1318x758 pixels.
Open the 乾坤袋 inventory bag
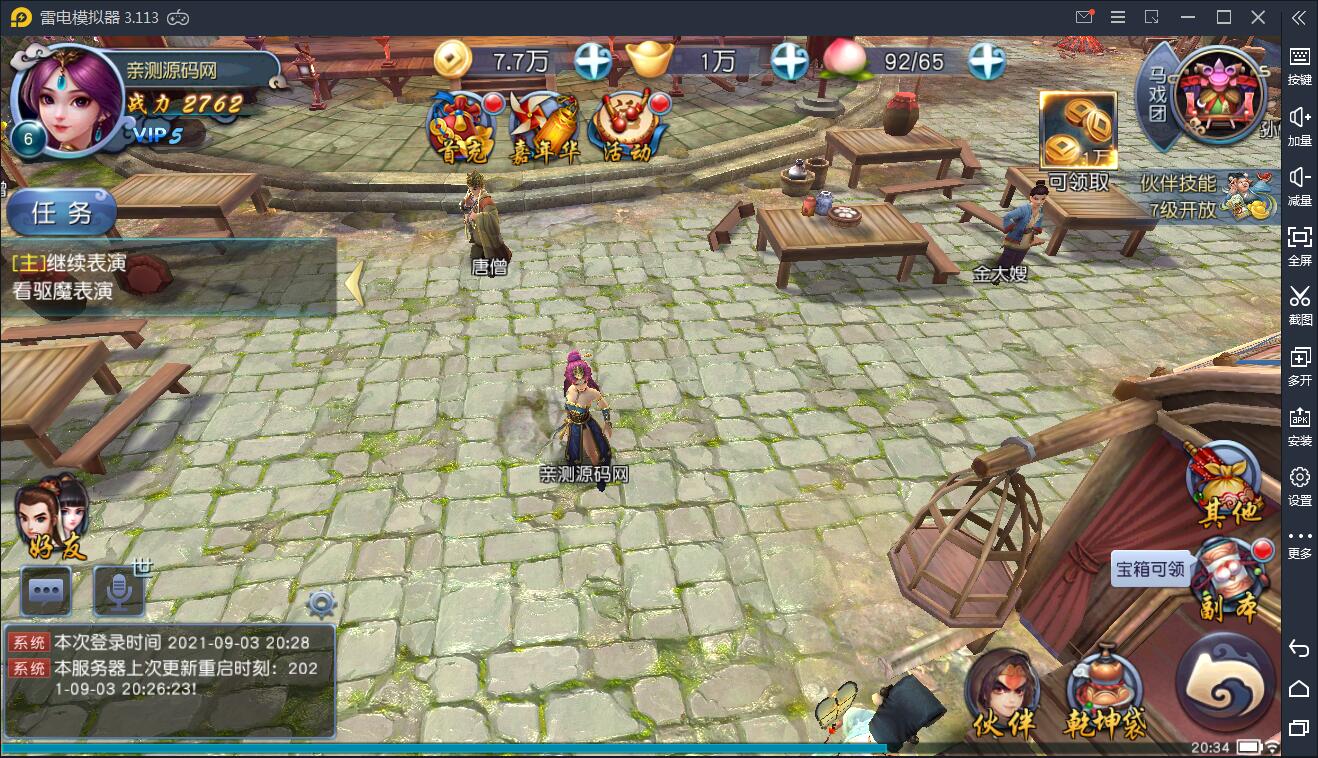[1105, 693]
